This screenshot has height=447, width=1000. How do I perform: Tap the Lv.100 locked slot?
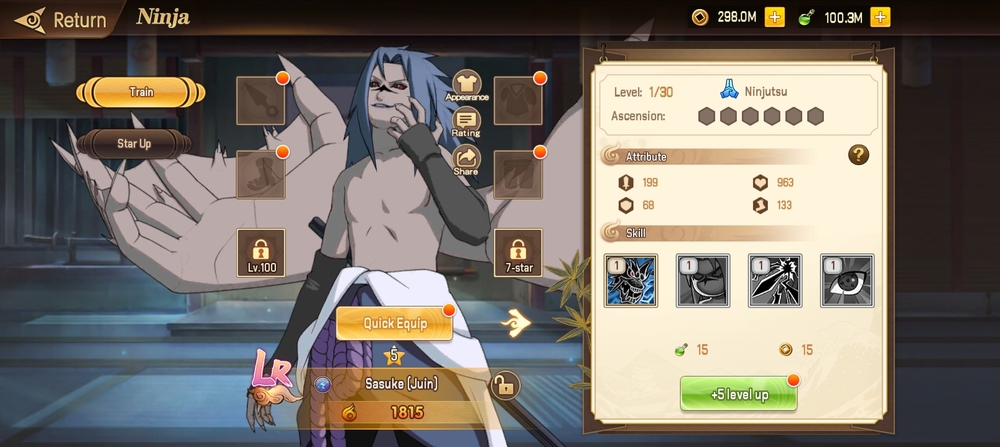(x=261, y=252)
